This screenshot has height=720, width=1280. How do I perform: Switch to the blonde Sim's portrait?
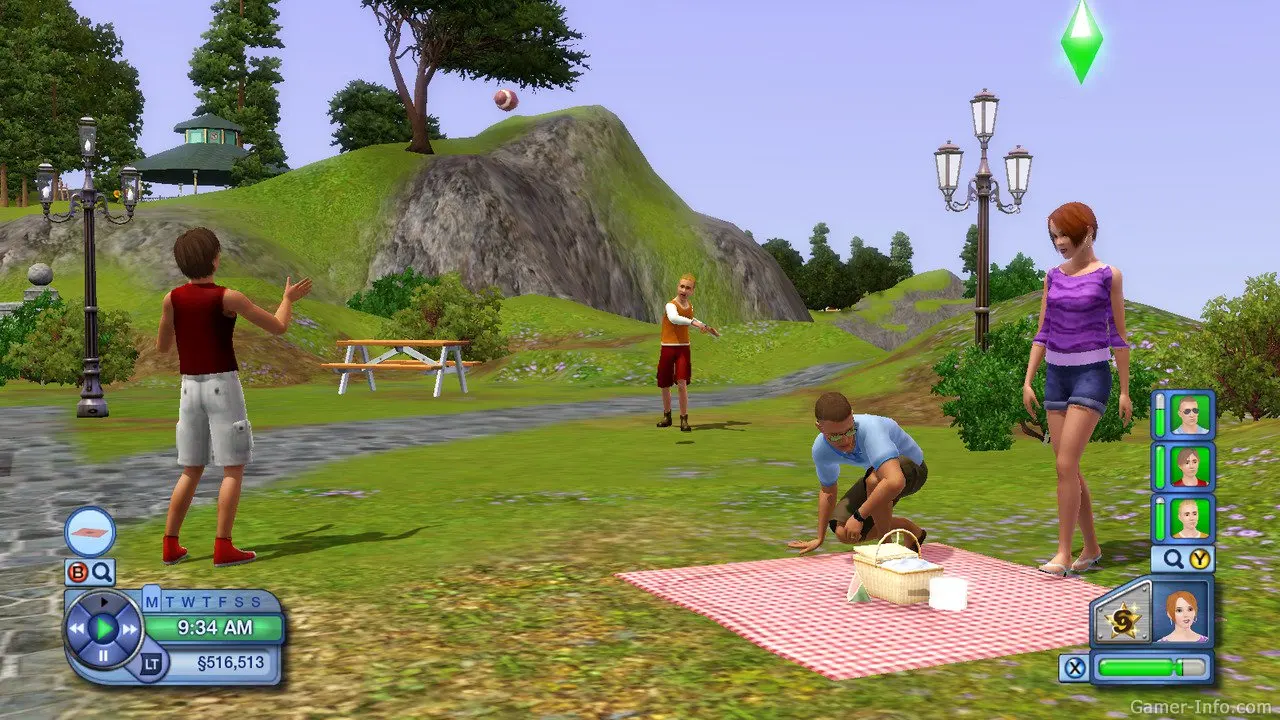pos(1190,518)
